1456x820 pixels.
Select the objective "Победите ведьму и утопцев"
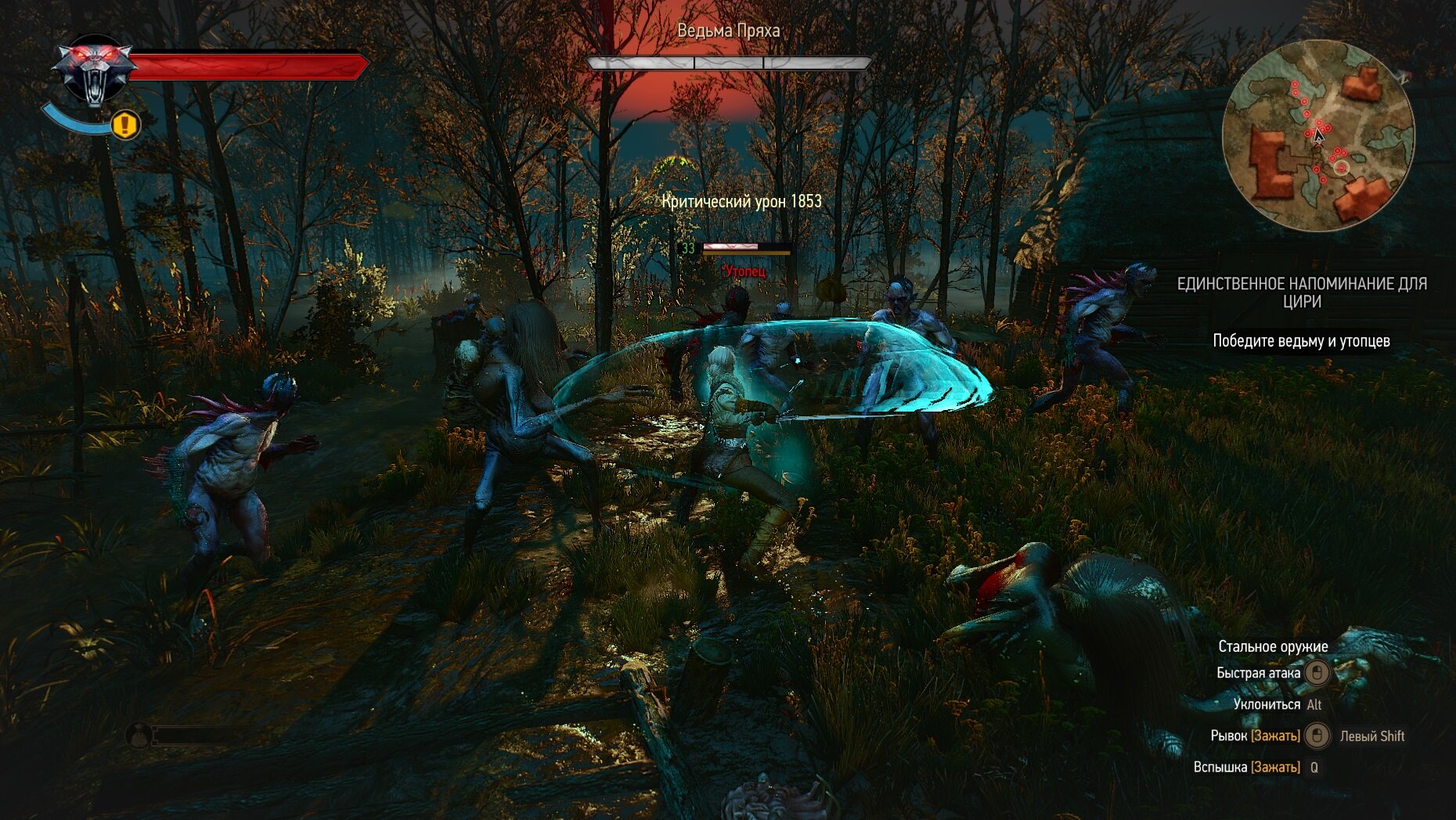click(x=1301, y=341)
